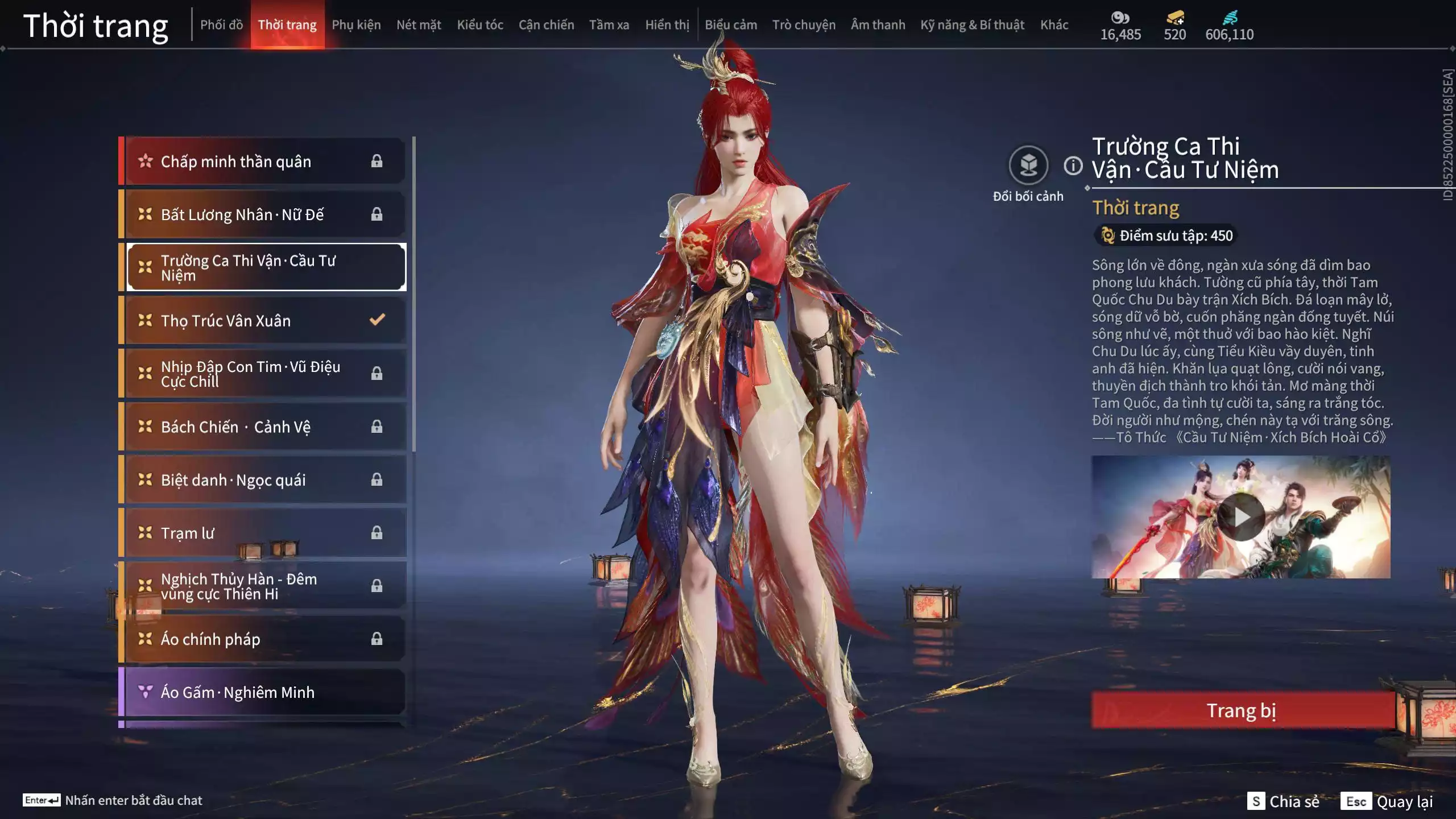The width and height of the screenshot is (1456, 819).
Task: Click the Chia sẻ share button
Action: tap(1283, 801)
